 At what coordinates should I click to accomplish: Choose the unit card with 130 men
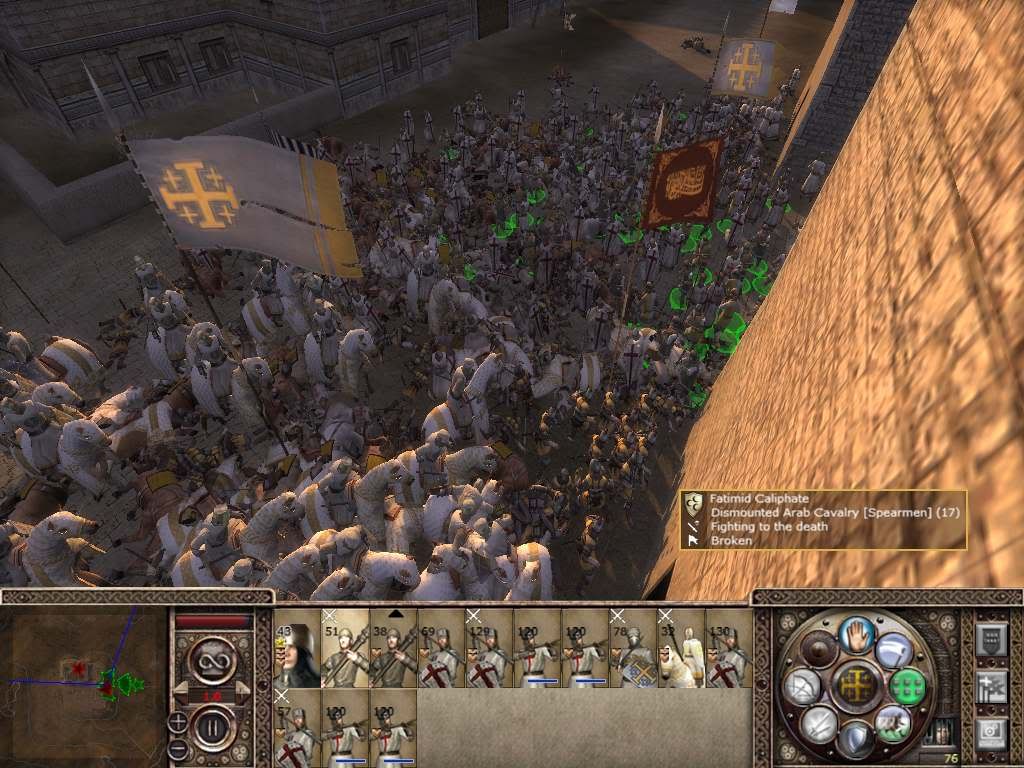(x=729, y=648)
